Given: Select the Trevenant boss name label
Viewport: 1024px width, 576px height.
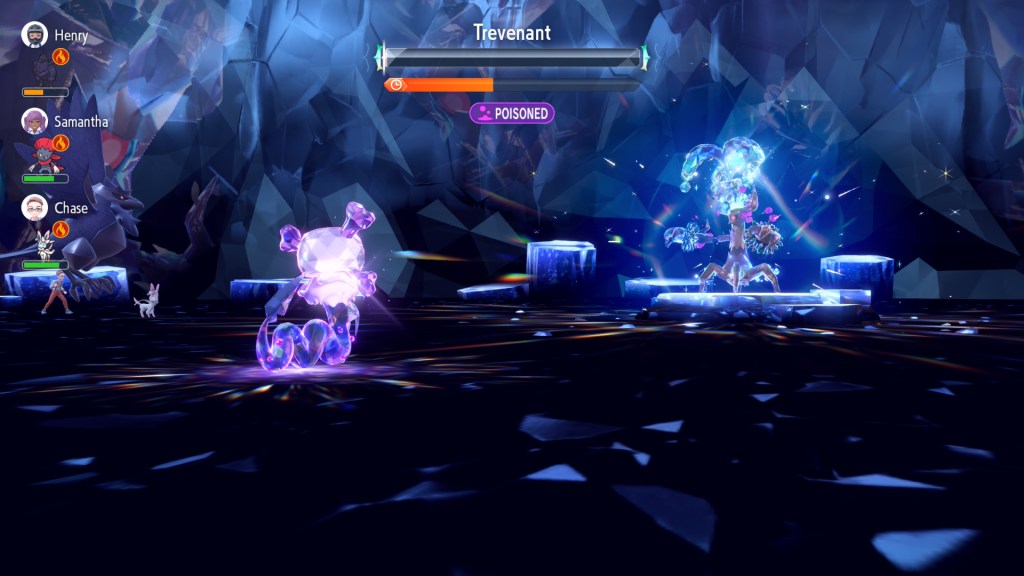Looking at the screenshot, I should [512, 33].
